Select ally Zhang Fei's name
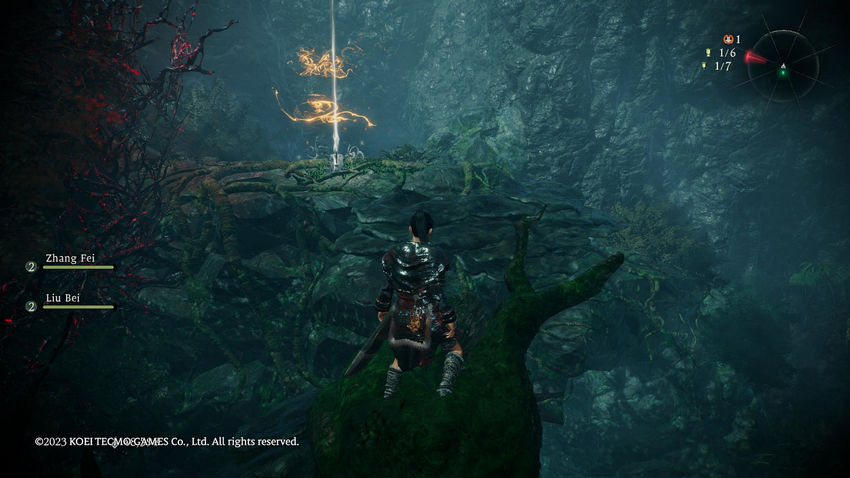 pyautogui.click(x=69, y=258)
